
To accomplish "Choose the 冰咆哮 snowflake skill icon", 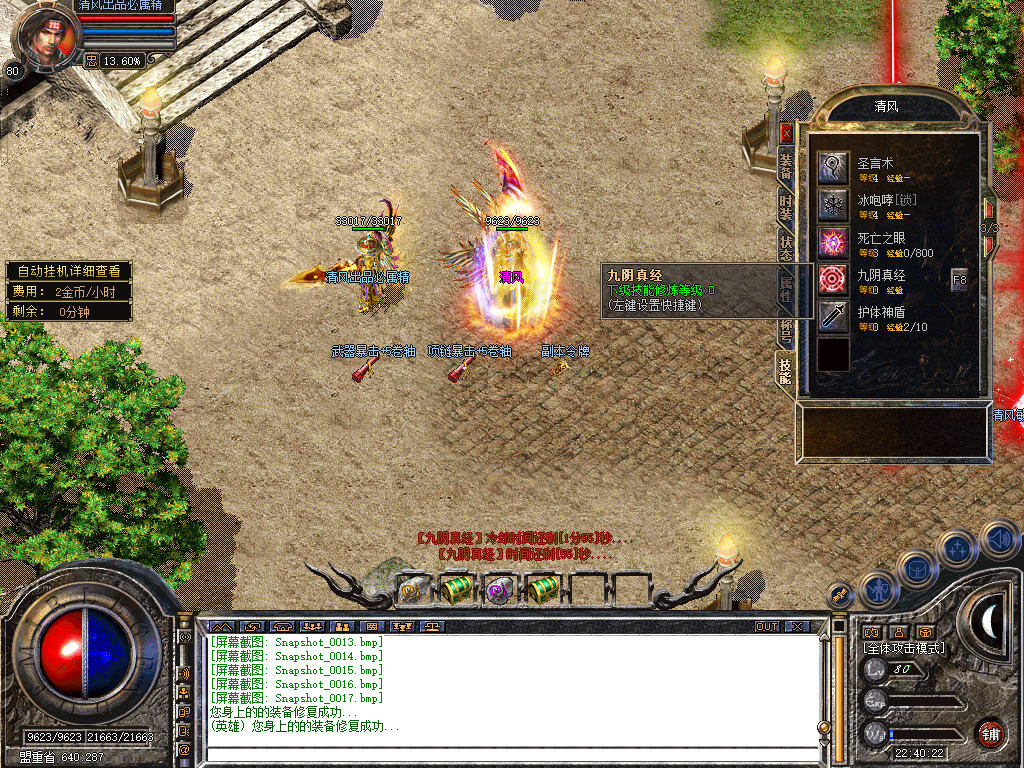I will [833, 205].
